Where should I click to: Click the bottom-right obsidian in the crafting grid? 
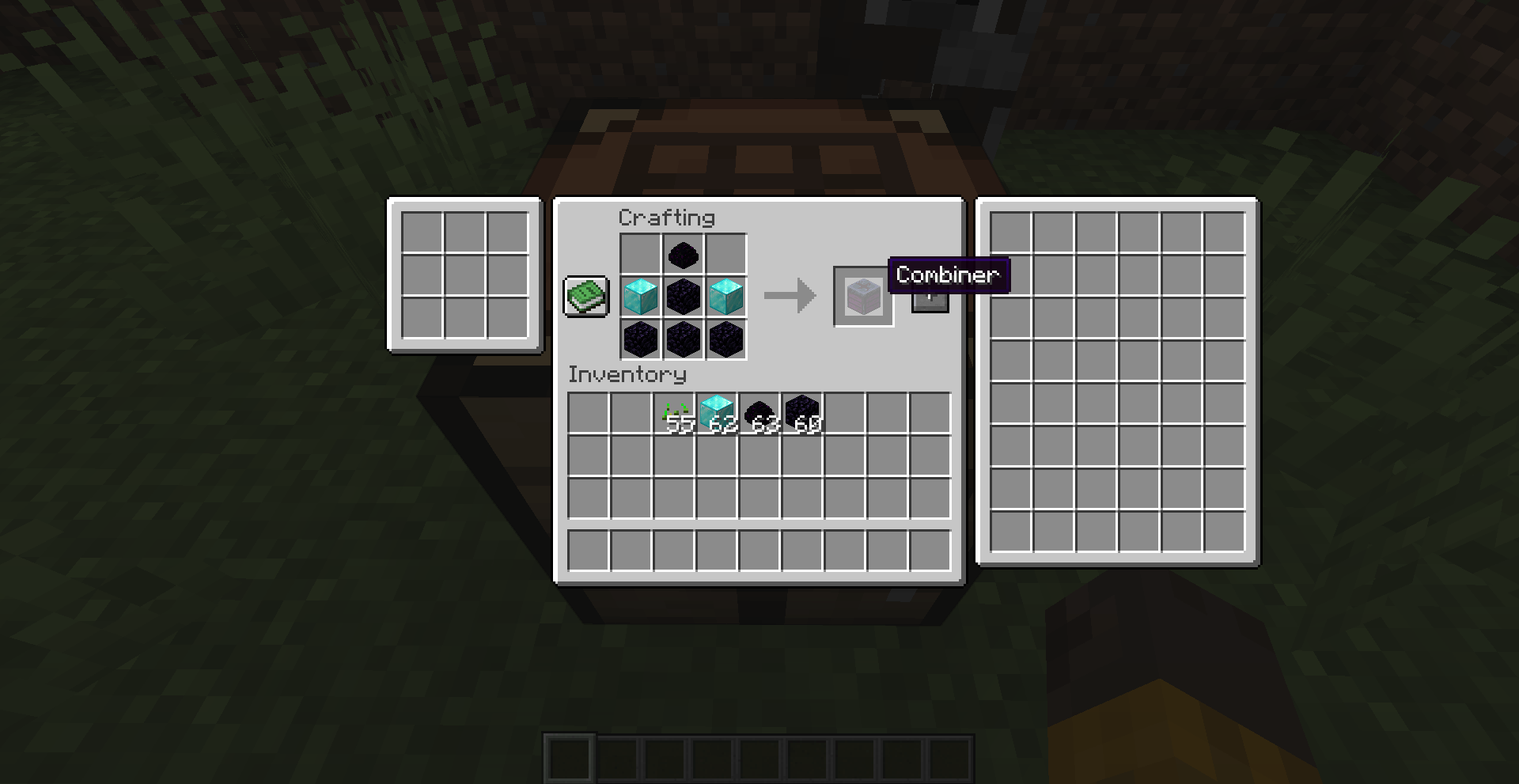click(x=725, y=339)
